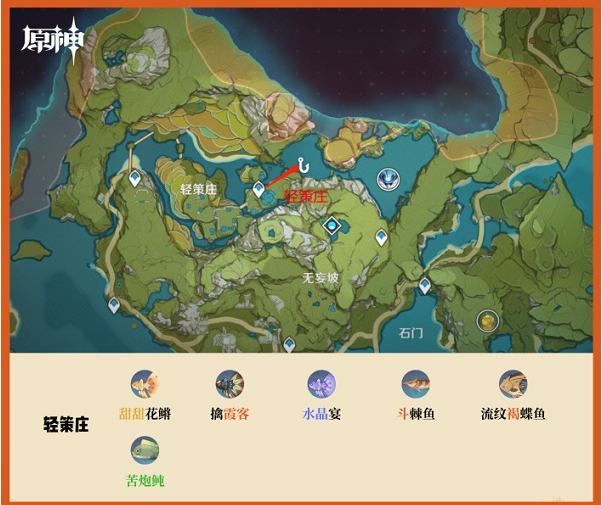Viewport: 602px width, 505px height.
Task: Choose the 水晶宴 fish icon
Action: point(321,384)
